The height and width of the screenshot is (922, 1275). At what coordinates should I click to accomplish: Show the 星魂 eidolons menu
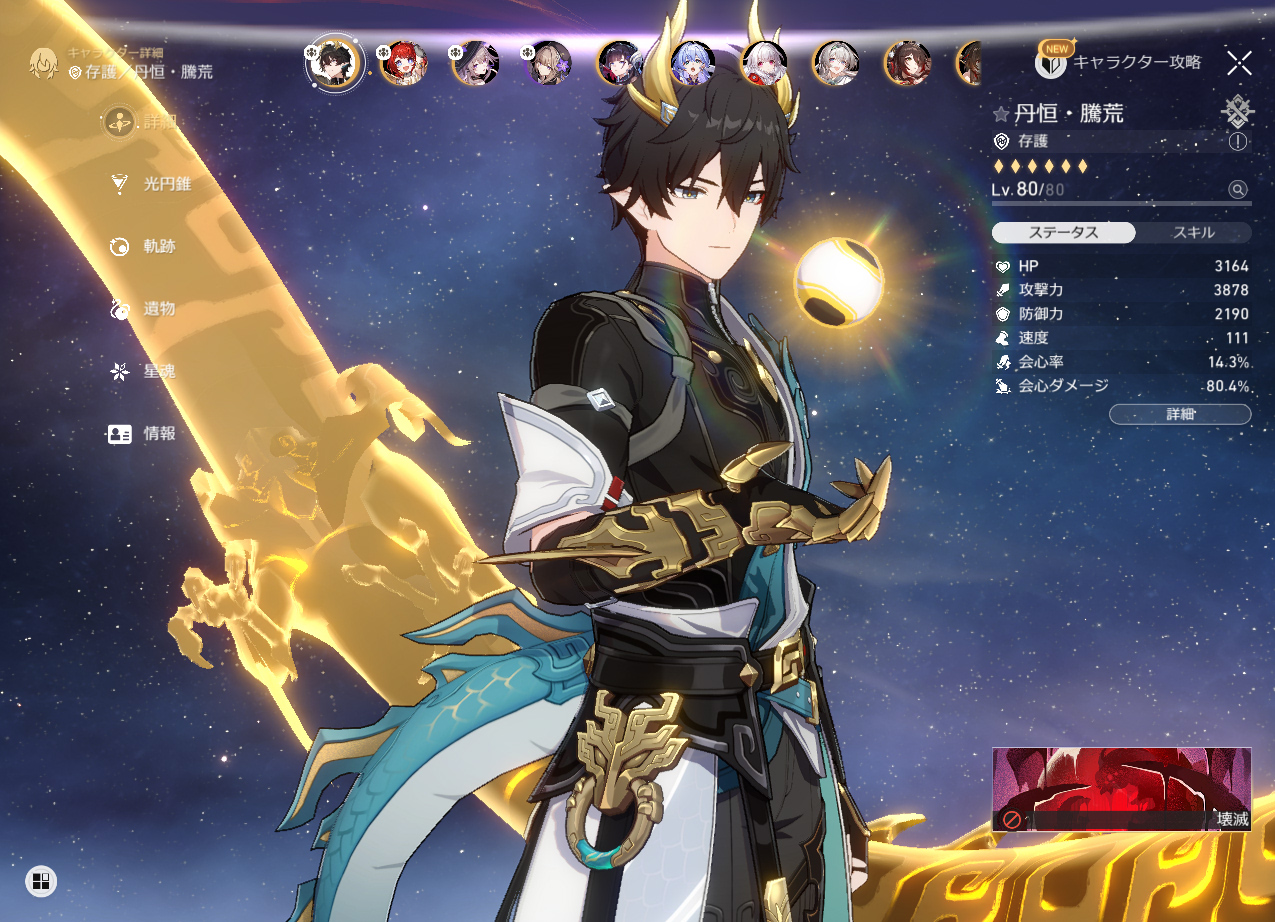coord(146,371)
